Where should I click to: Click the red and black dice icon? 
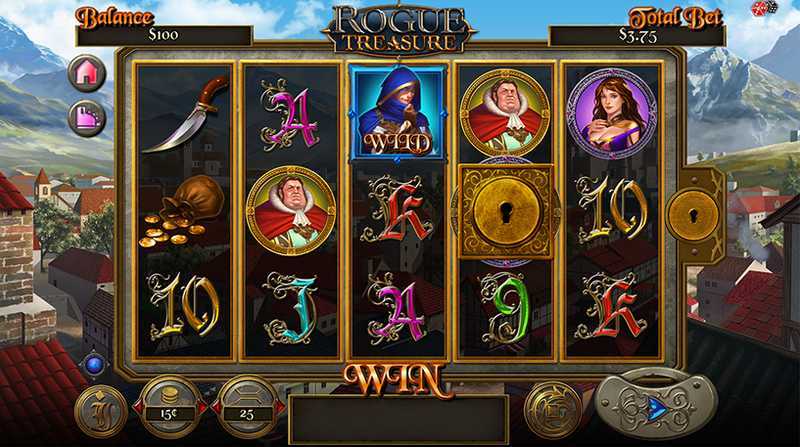click(x=764, y=9)
